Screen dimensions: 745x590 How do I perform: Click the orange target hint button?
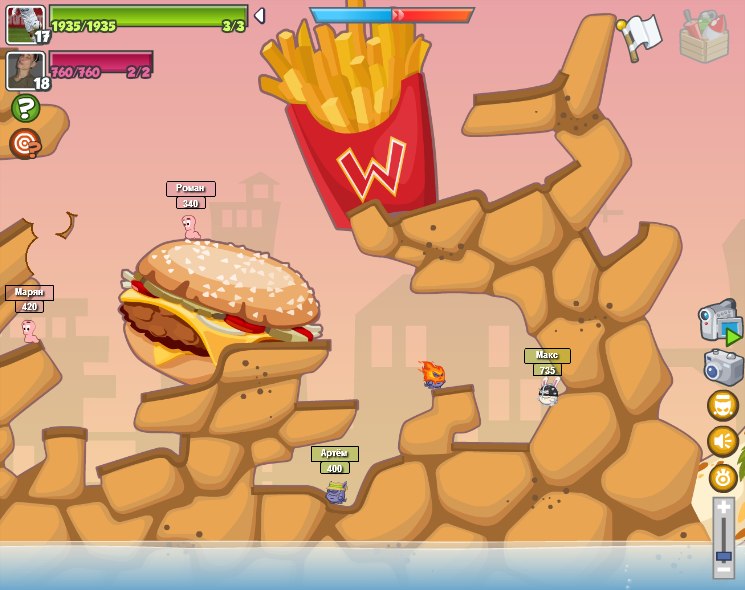click(x=25, y=144)
